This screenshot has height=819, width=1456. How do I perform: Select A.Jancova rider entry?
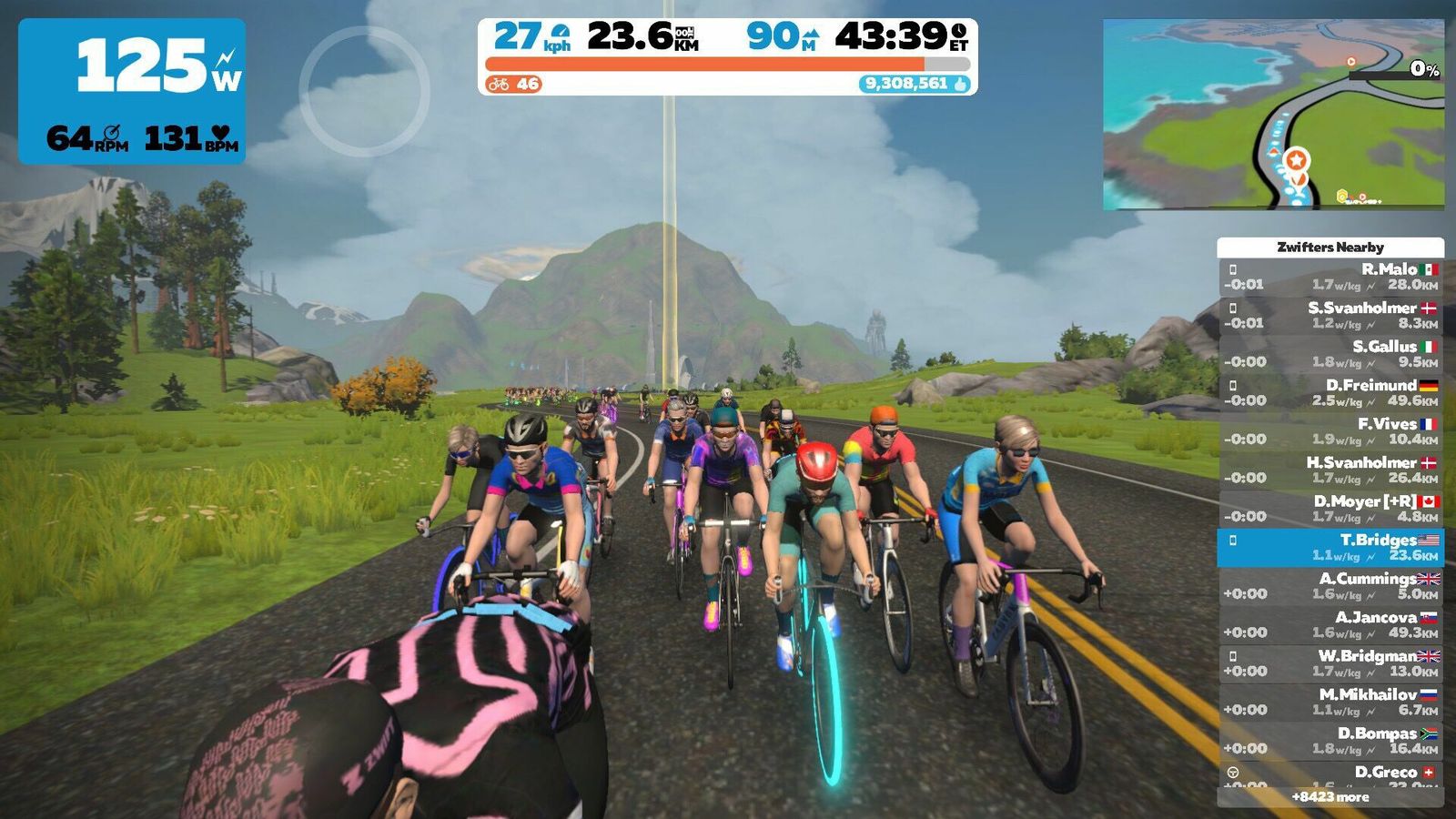pyautogui.click(x=1330, y=624)
